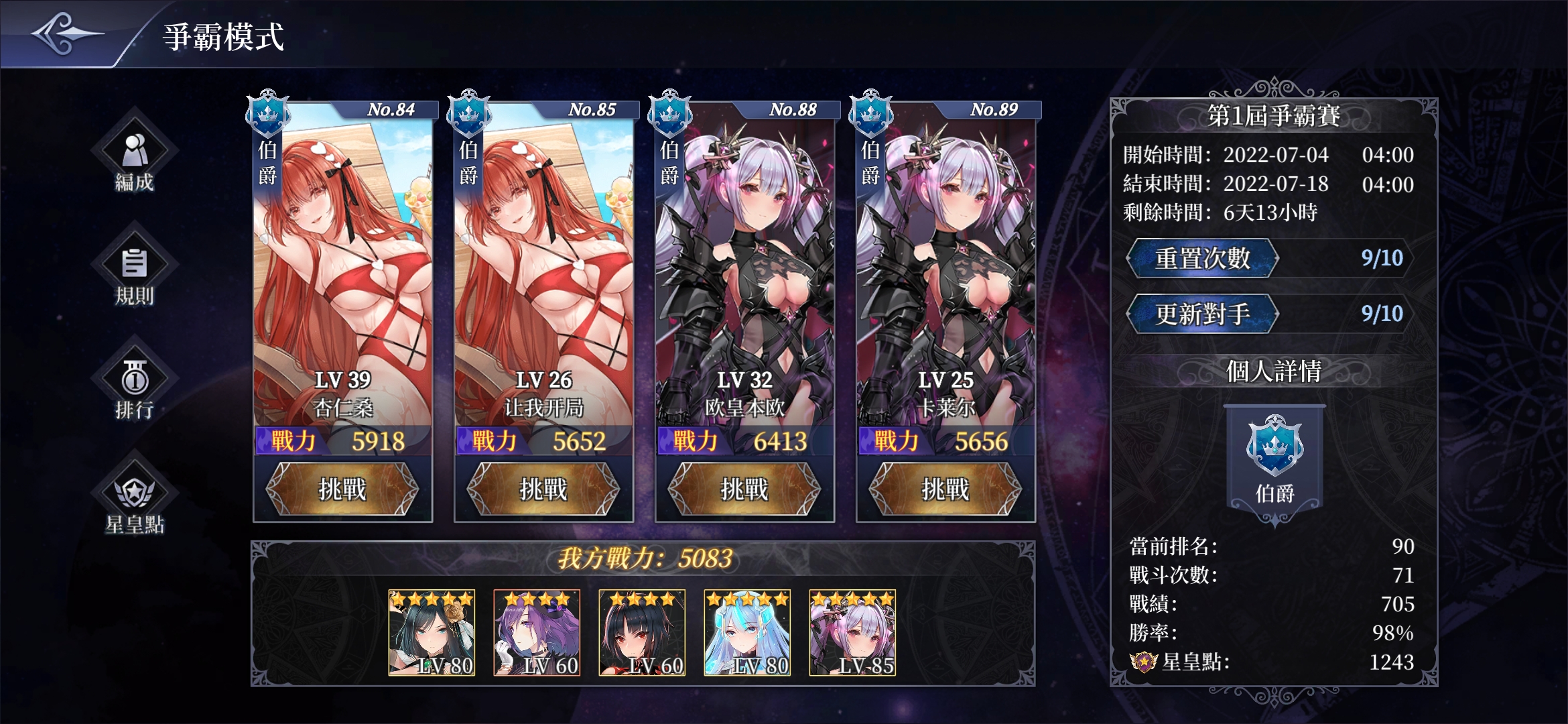View the 排行 ranking list
This screenshot has width=1568, height=724.
tap(135, 386)
